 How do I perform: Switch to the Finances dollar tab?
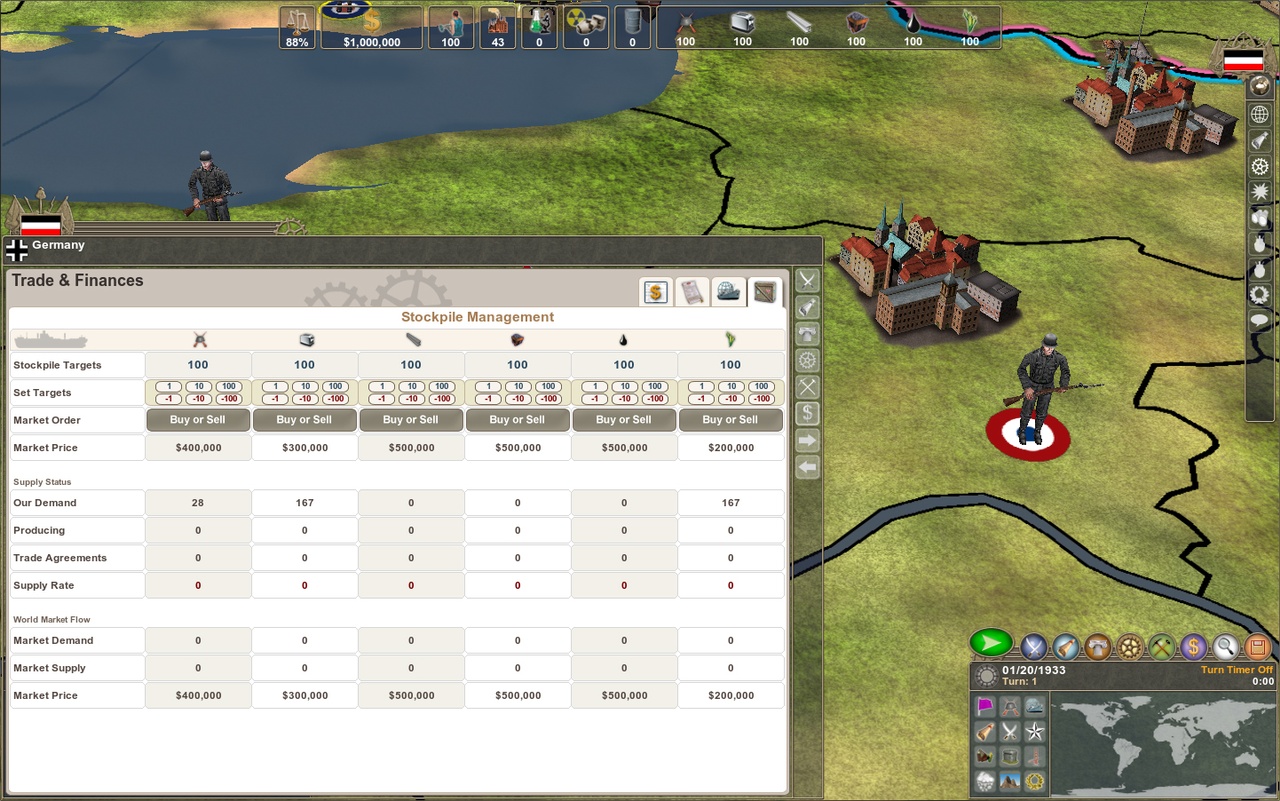[655, 291]
